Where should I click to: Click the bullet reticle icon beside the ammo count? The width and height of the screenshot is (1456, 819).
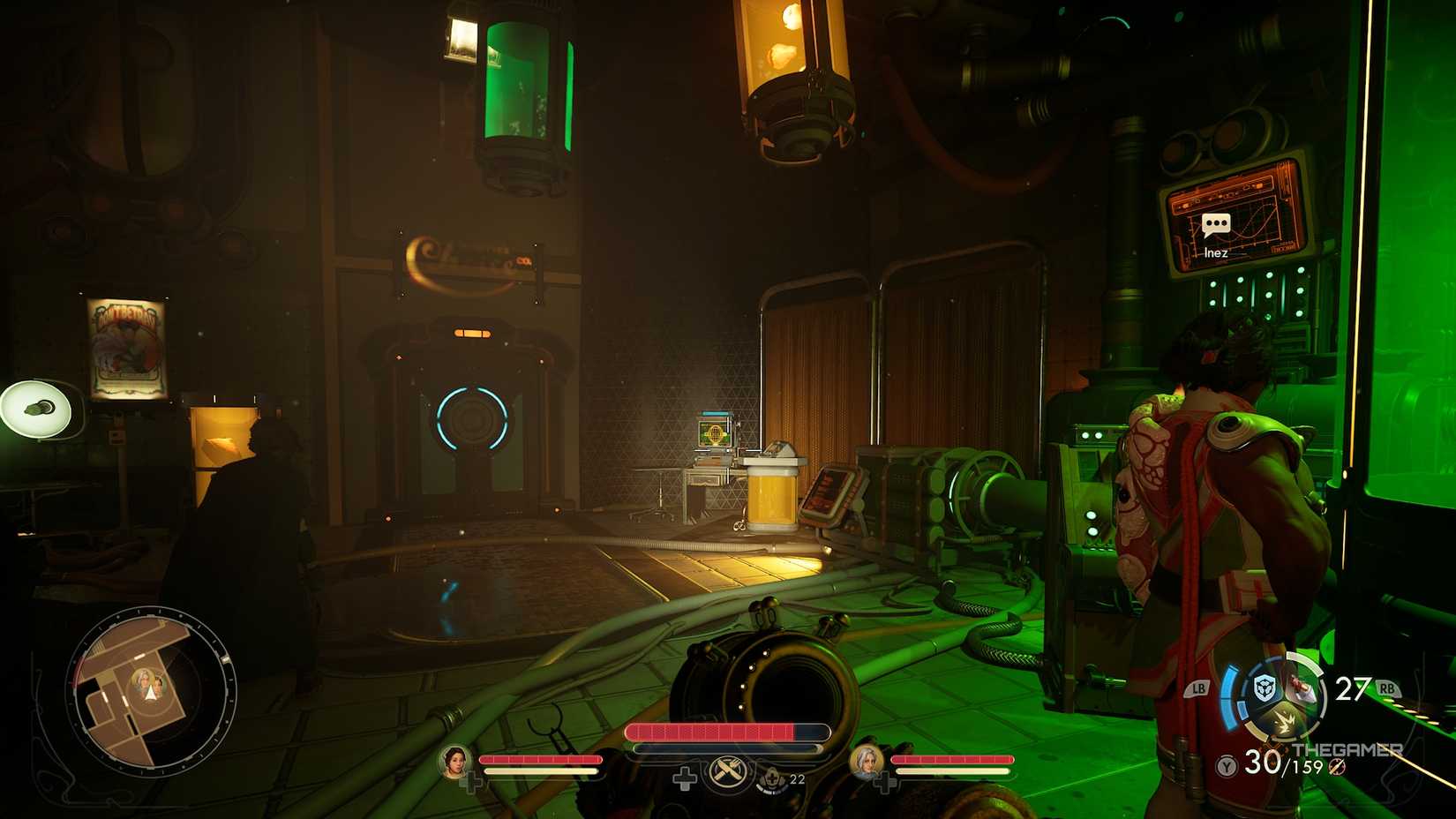(x=1336, y=768)
